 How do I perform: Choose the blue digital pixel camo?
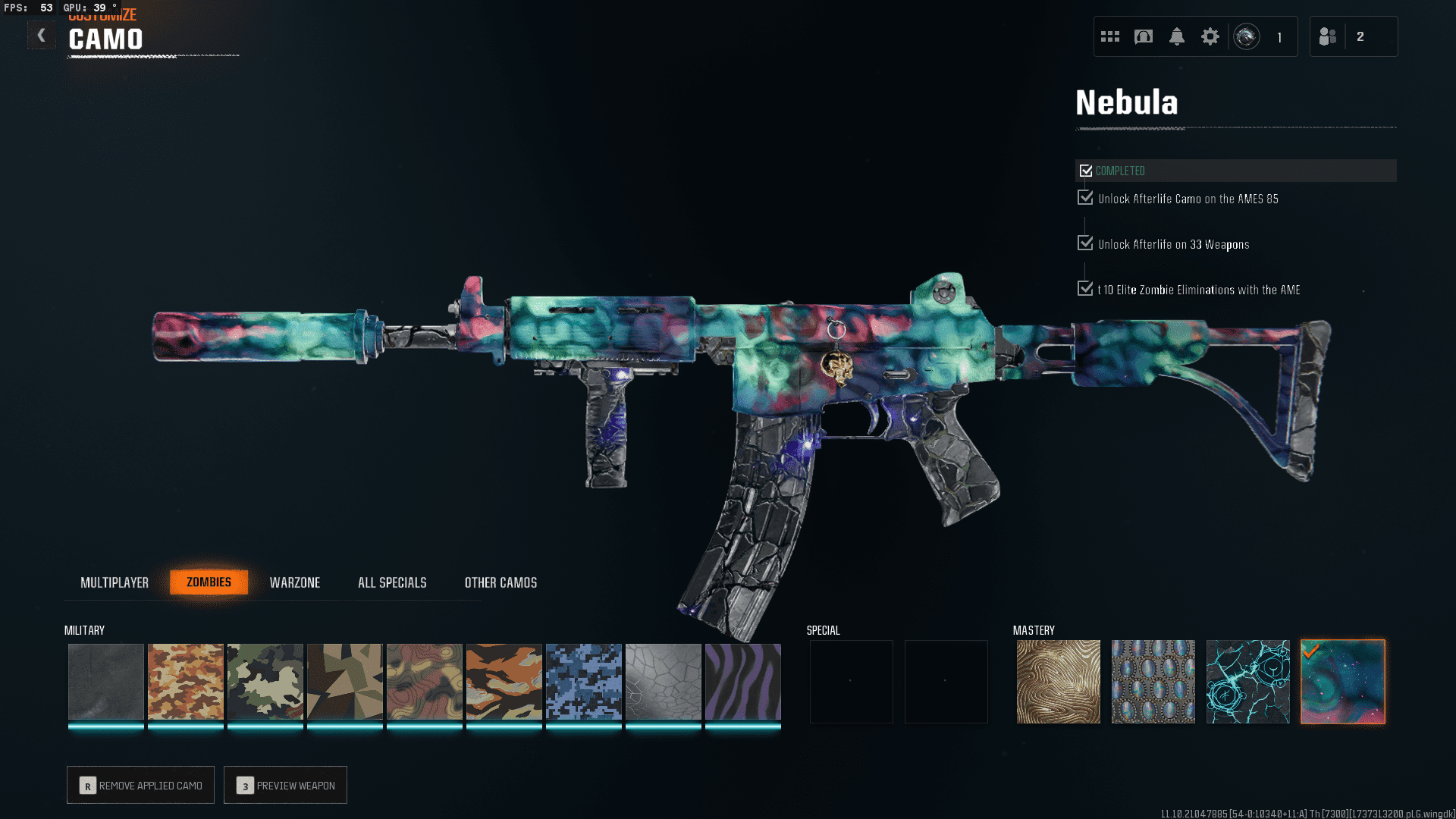(x=584, y=681)
